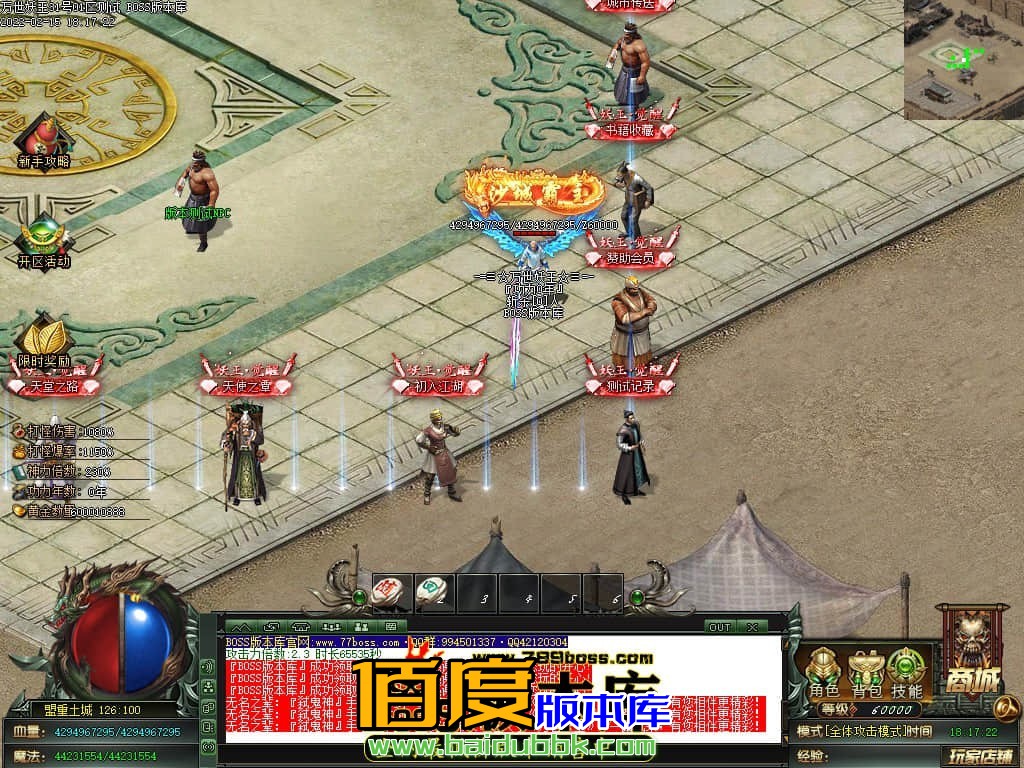Image resolution: width=1024 pixels, height=768 pixels.
Task: Use the green-marked item in hotbar slot 2
Action: [431, 591]
